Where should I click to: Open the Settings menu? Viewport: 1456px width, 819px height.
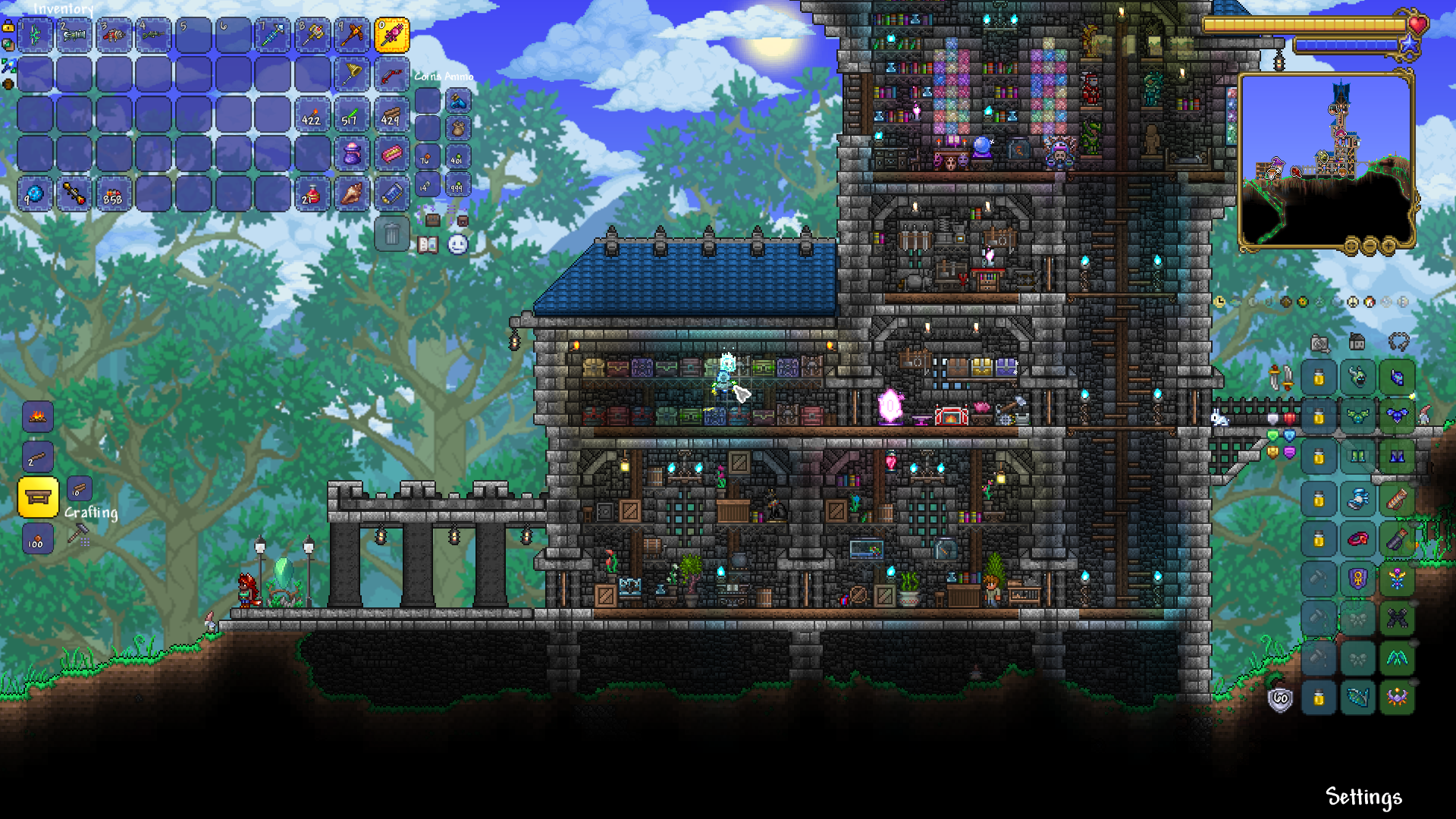pyautogui.click(x=1363, y=797)
